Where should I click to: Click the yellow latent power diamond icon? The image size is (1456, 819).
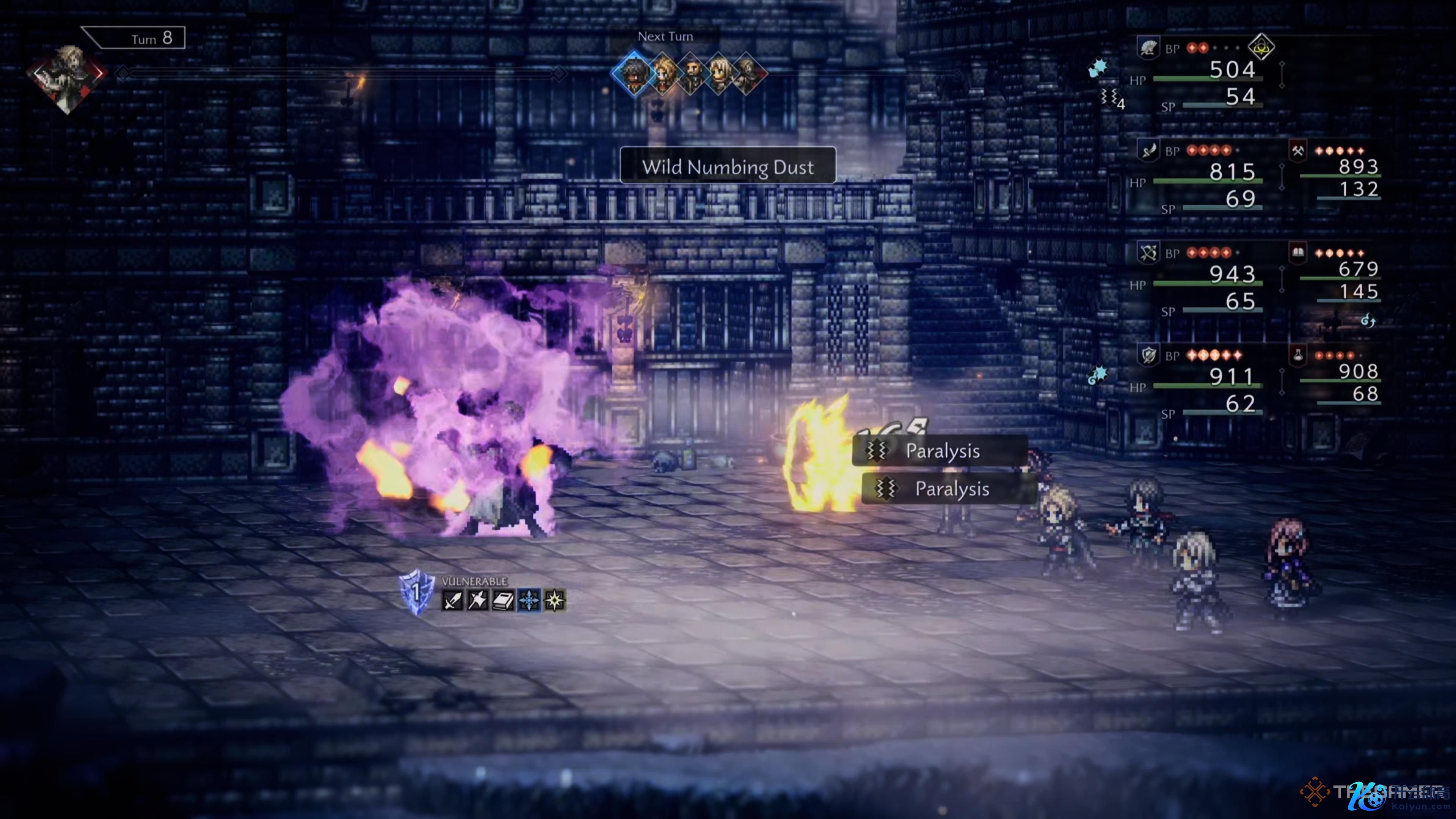[1261, 47]
